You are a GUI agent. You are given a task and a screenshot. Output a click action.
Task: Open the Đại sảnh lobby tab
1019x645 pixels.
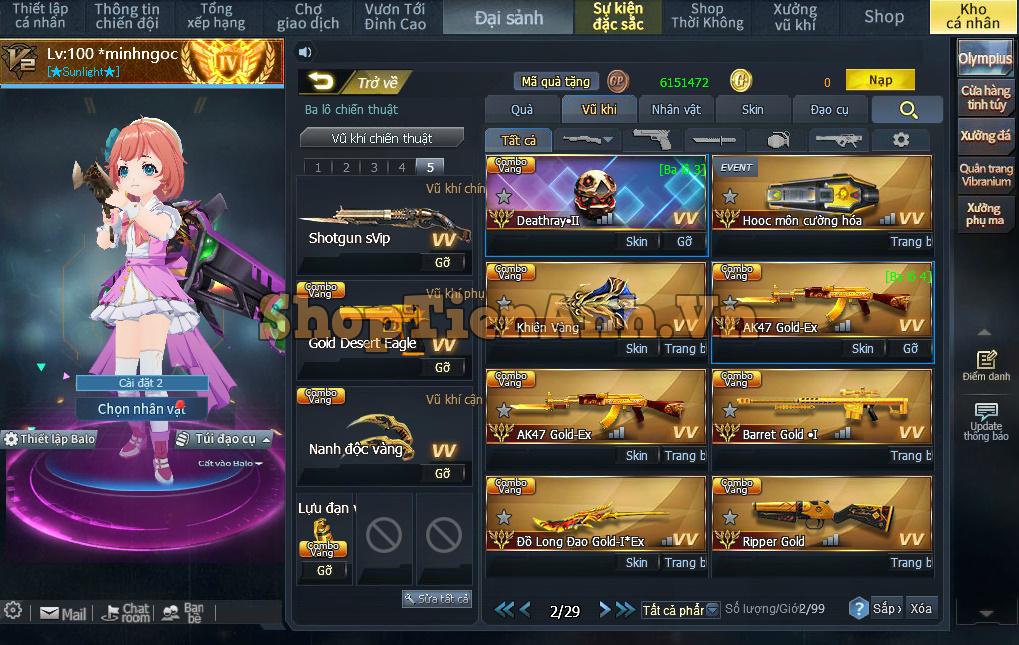(509, 17)
